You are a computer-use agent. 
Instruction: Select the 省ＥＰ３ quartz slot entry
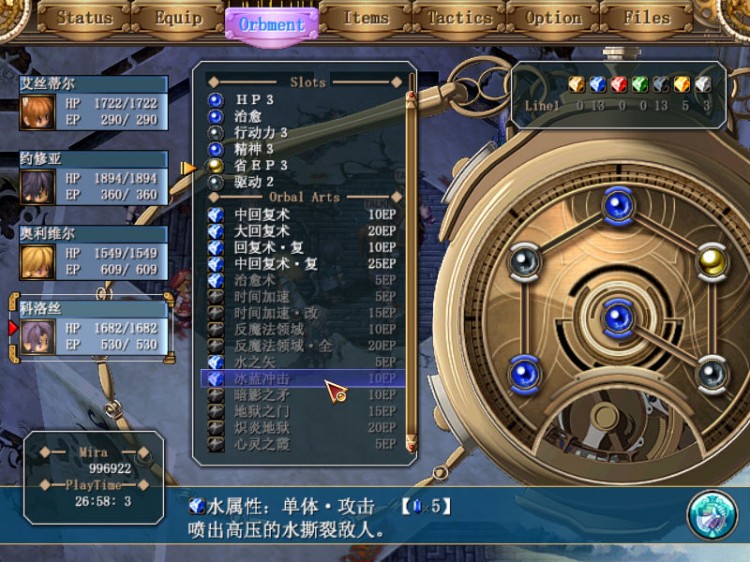coord(262,166)
